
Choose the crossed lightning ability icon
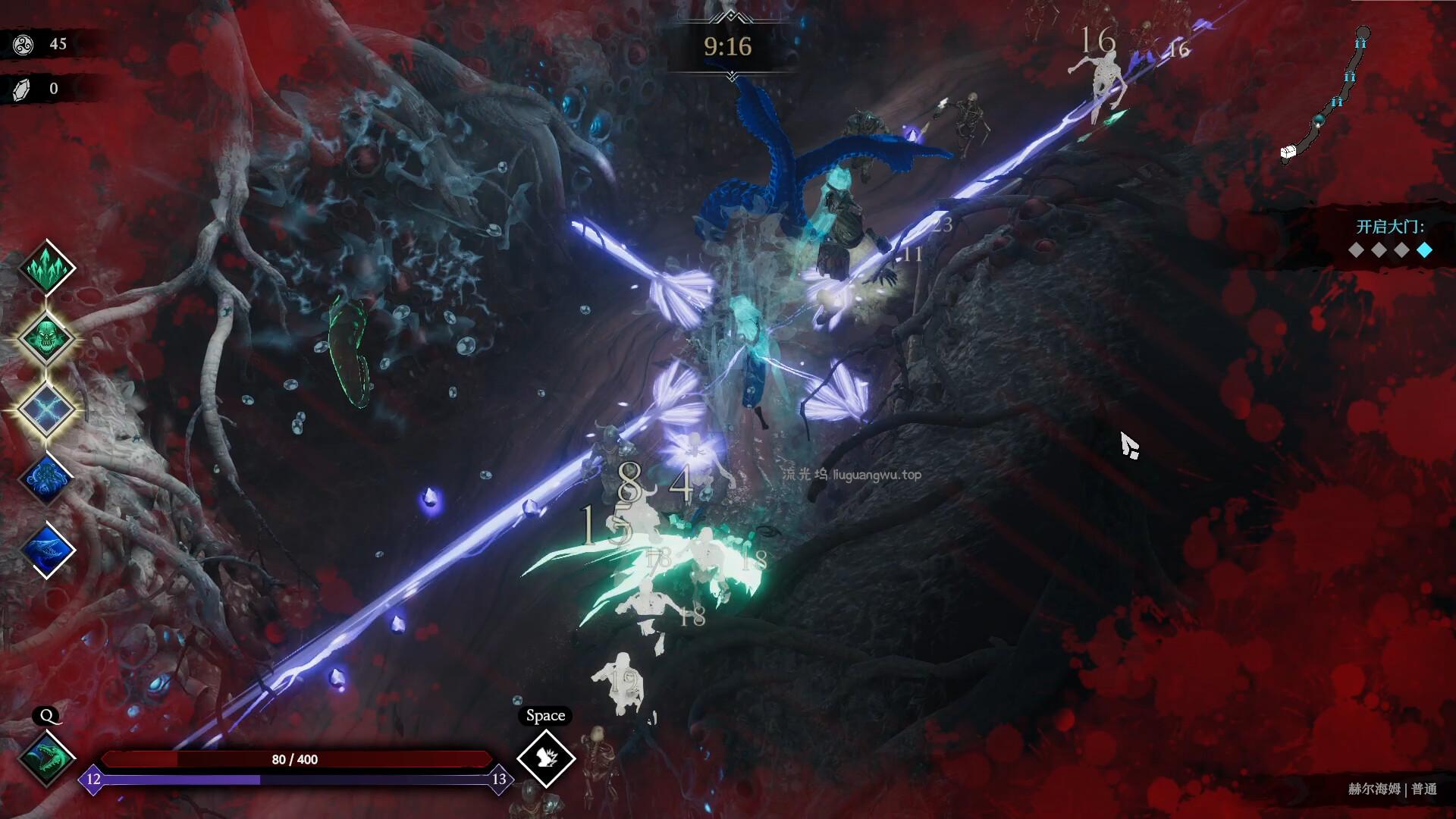click(x=47, y=409)
